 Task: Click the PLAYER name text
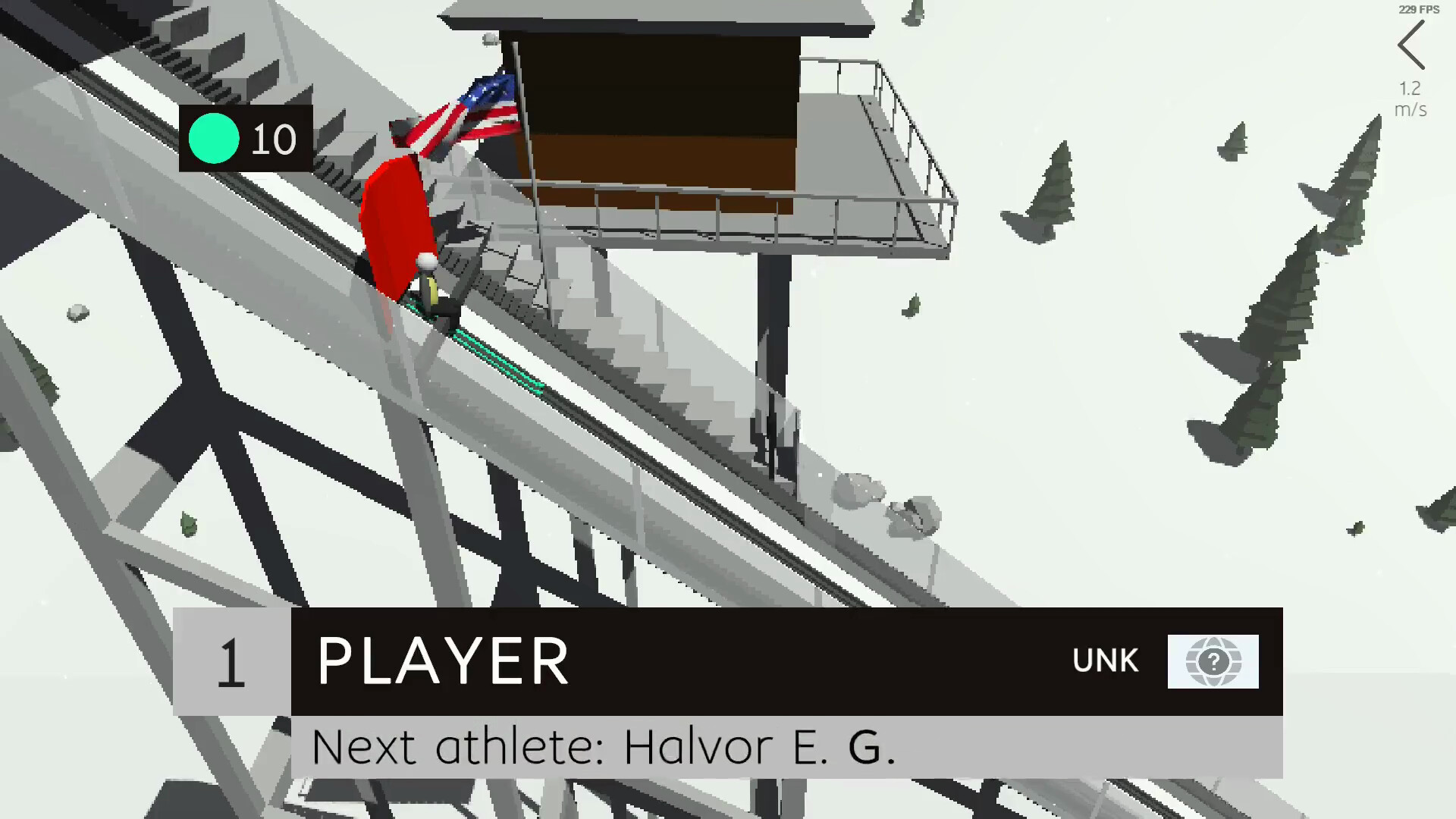pyautogui.click(x=444, y=661)
